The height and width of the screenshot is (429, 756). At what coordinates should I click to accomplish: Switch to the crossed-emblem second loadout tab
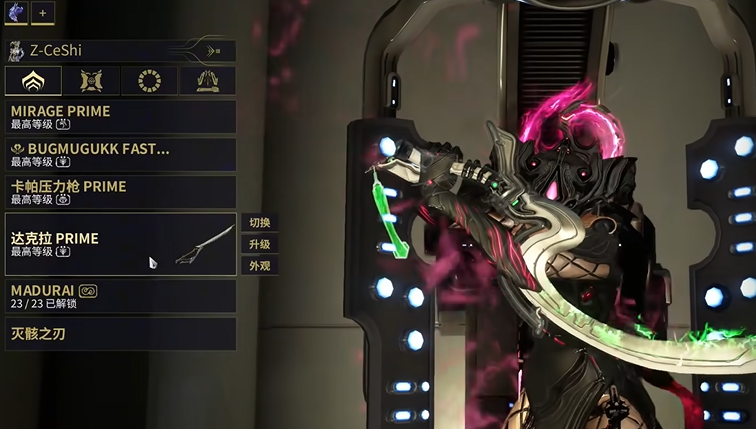click(91, 81)
